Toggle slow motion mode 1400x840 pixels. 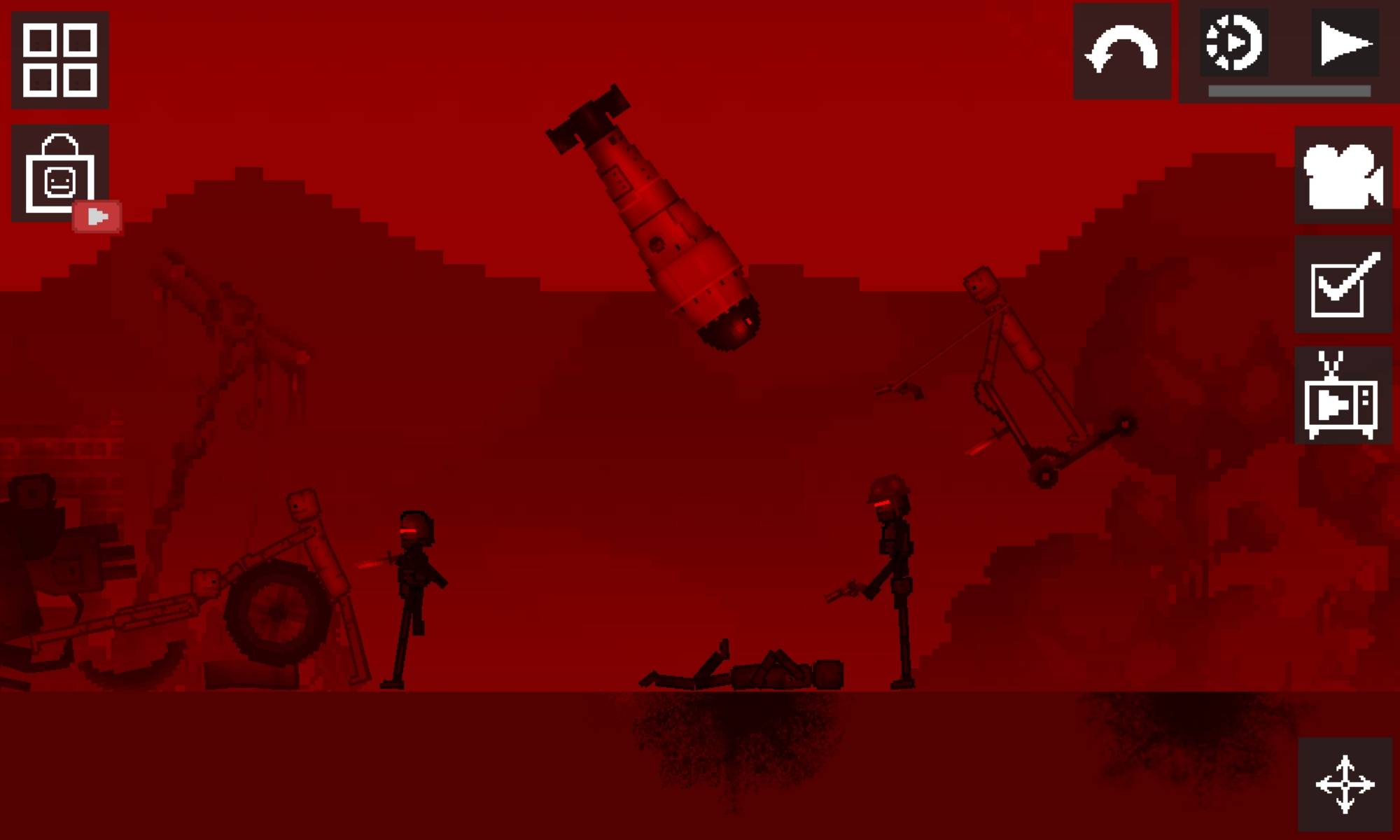pyautogui.click(x=1233, y=43)
